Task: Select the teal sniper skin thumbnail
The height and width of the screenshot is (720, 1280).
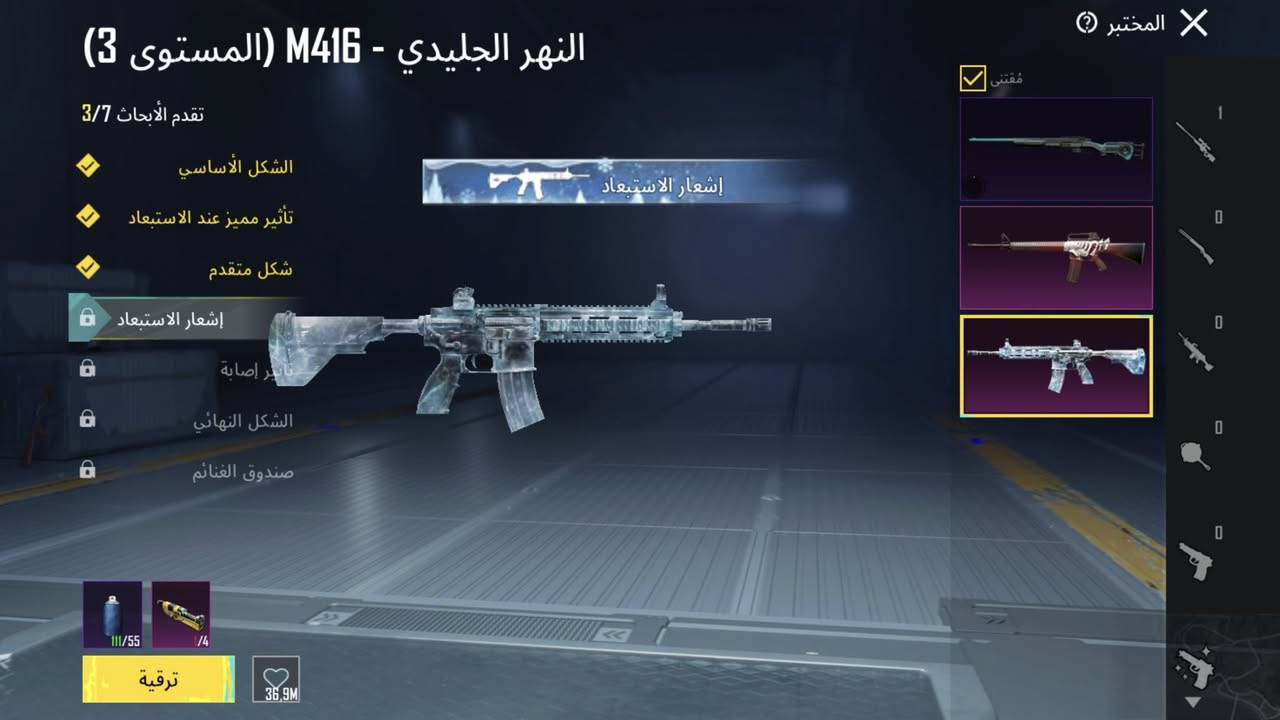Action: [1056, 147]
